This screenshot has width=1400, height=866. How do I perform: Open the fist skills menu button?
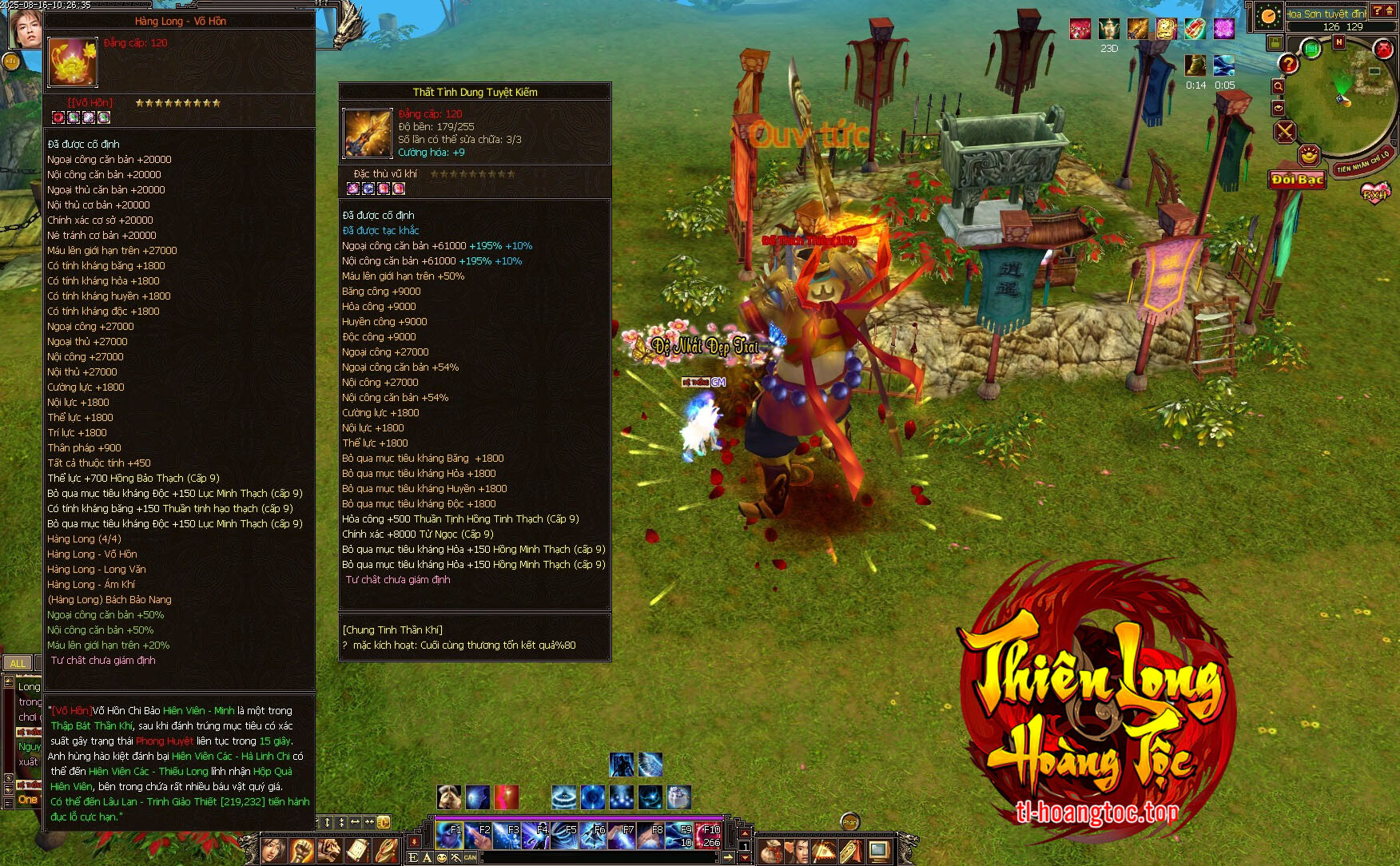(302, 850)
